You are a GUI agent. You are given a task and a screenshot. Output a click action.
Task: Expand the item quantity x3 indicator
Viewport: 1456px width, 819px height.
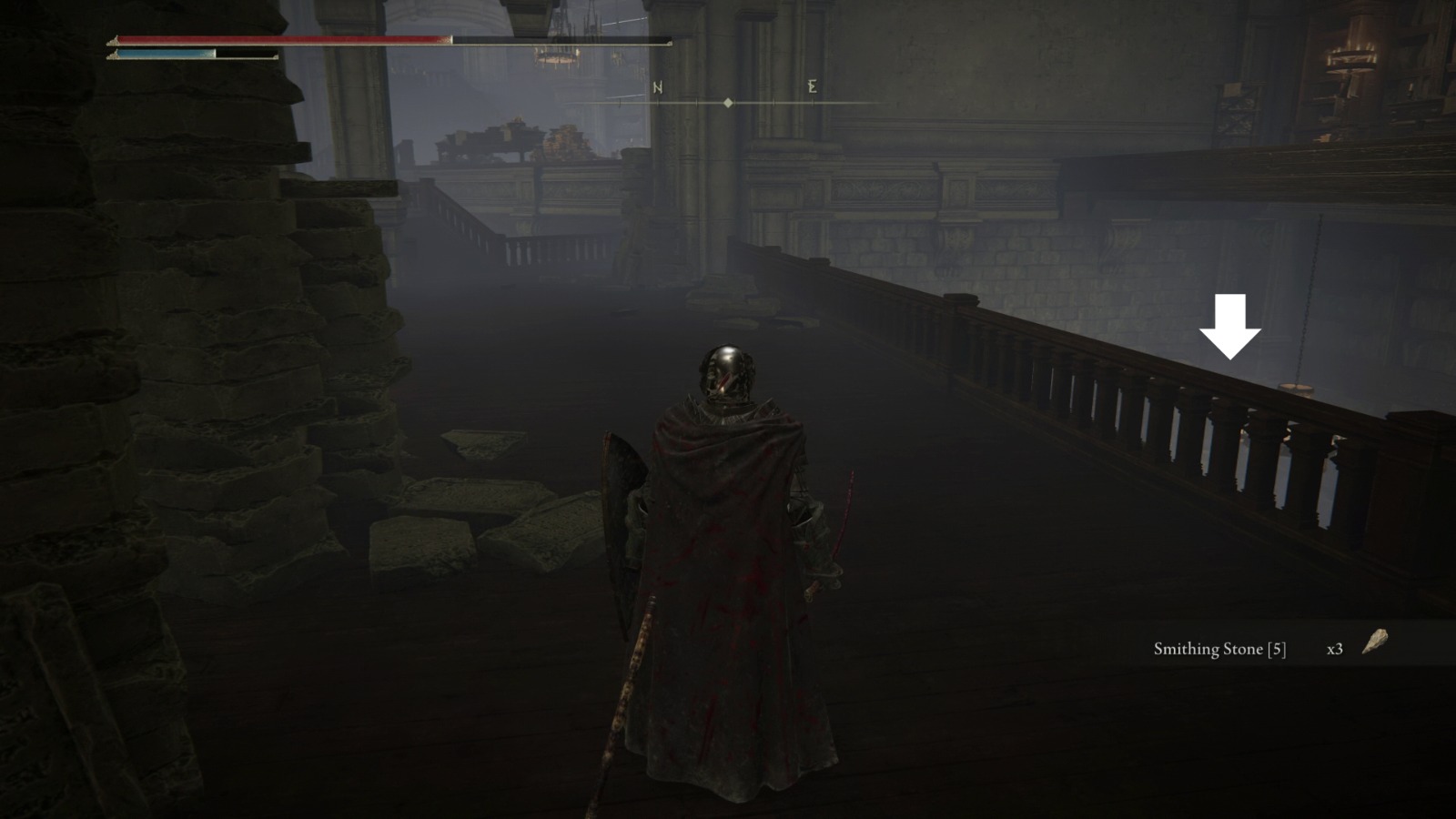tap(1335, 650)
